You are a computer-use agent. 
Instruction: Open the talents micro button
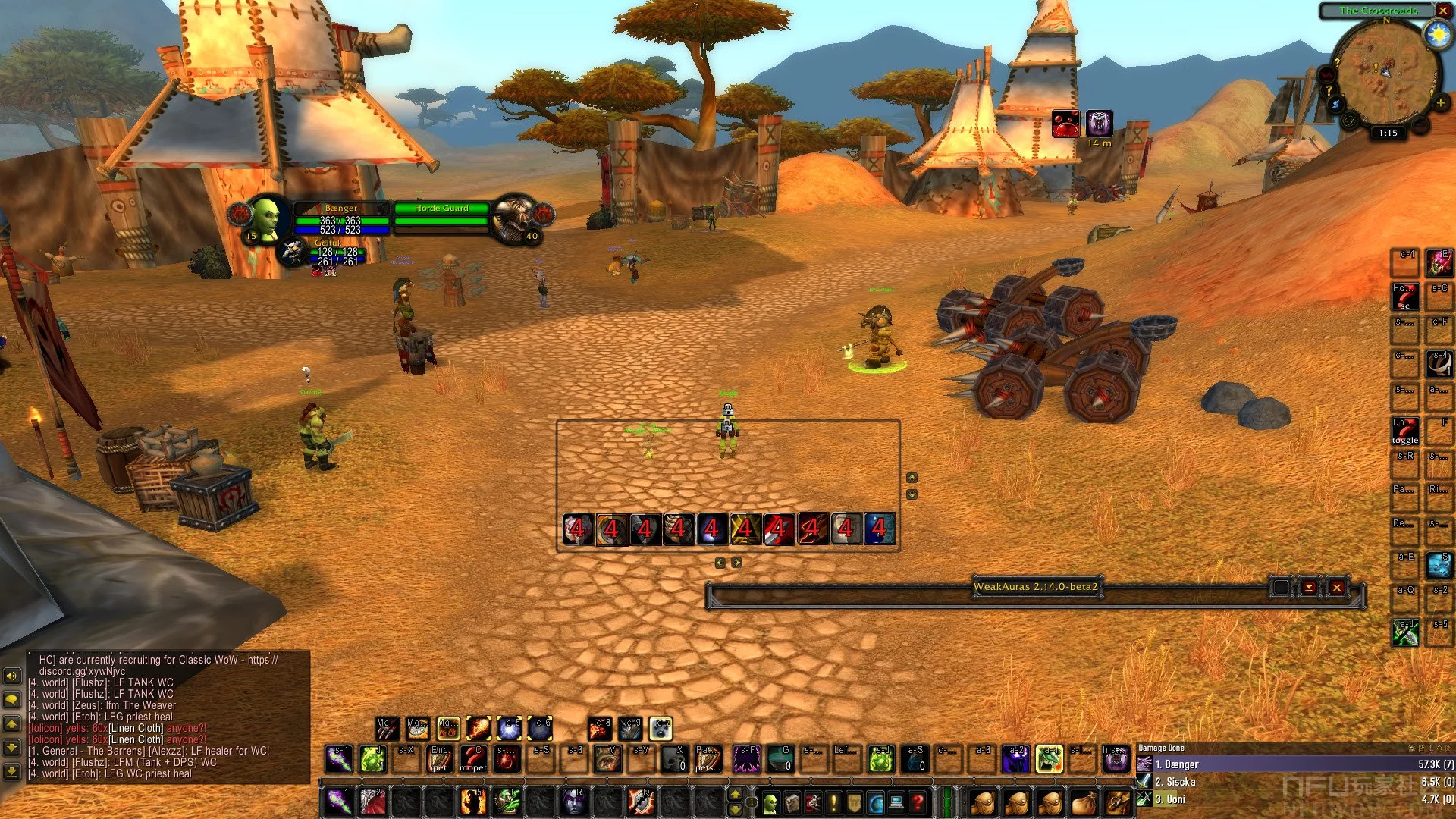[x=813, y=802]
